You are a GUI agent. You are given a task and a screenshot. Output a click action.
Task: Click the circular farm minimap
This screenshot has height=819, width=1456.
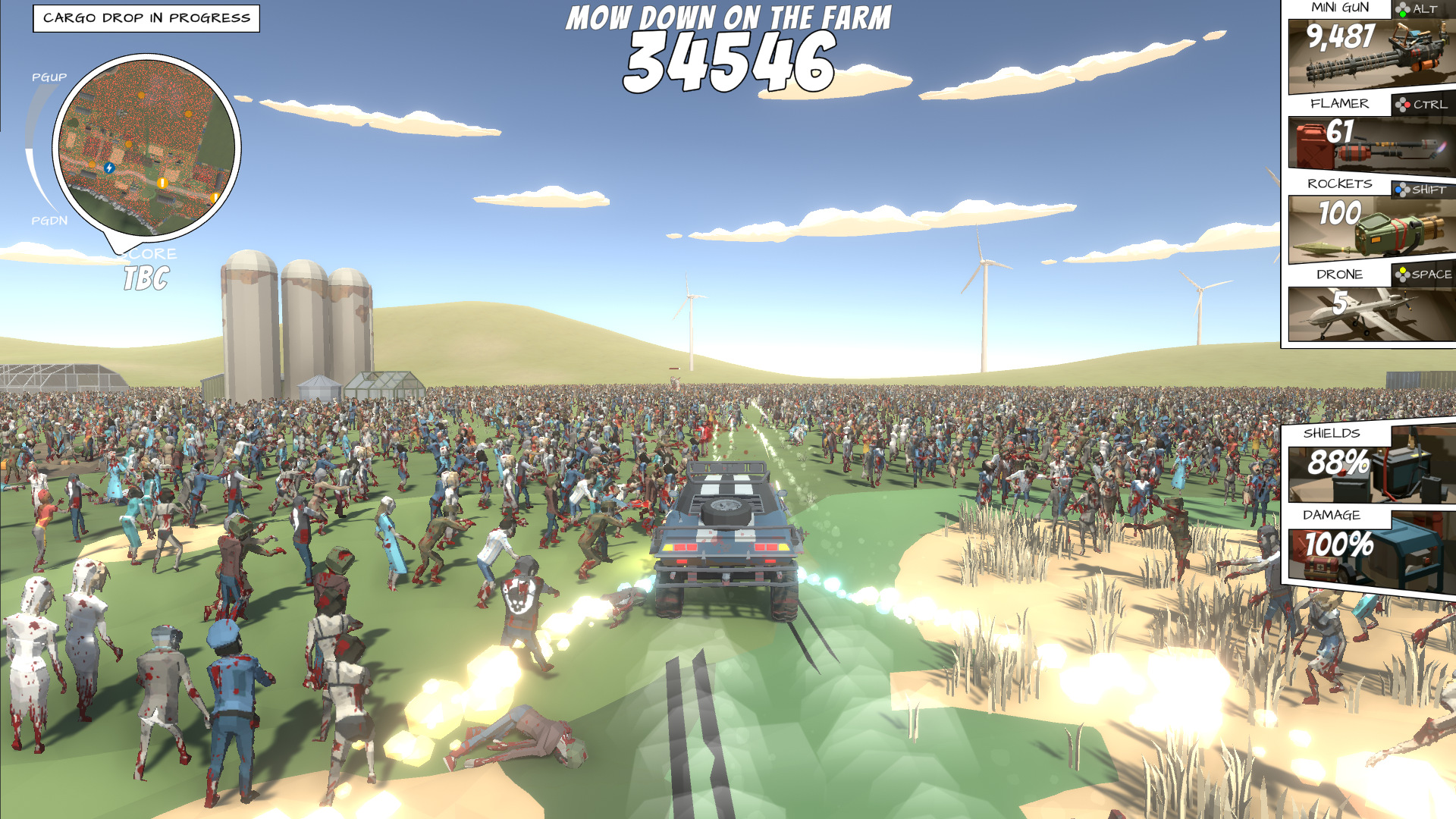tap(146, 147)
